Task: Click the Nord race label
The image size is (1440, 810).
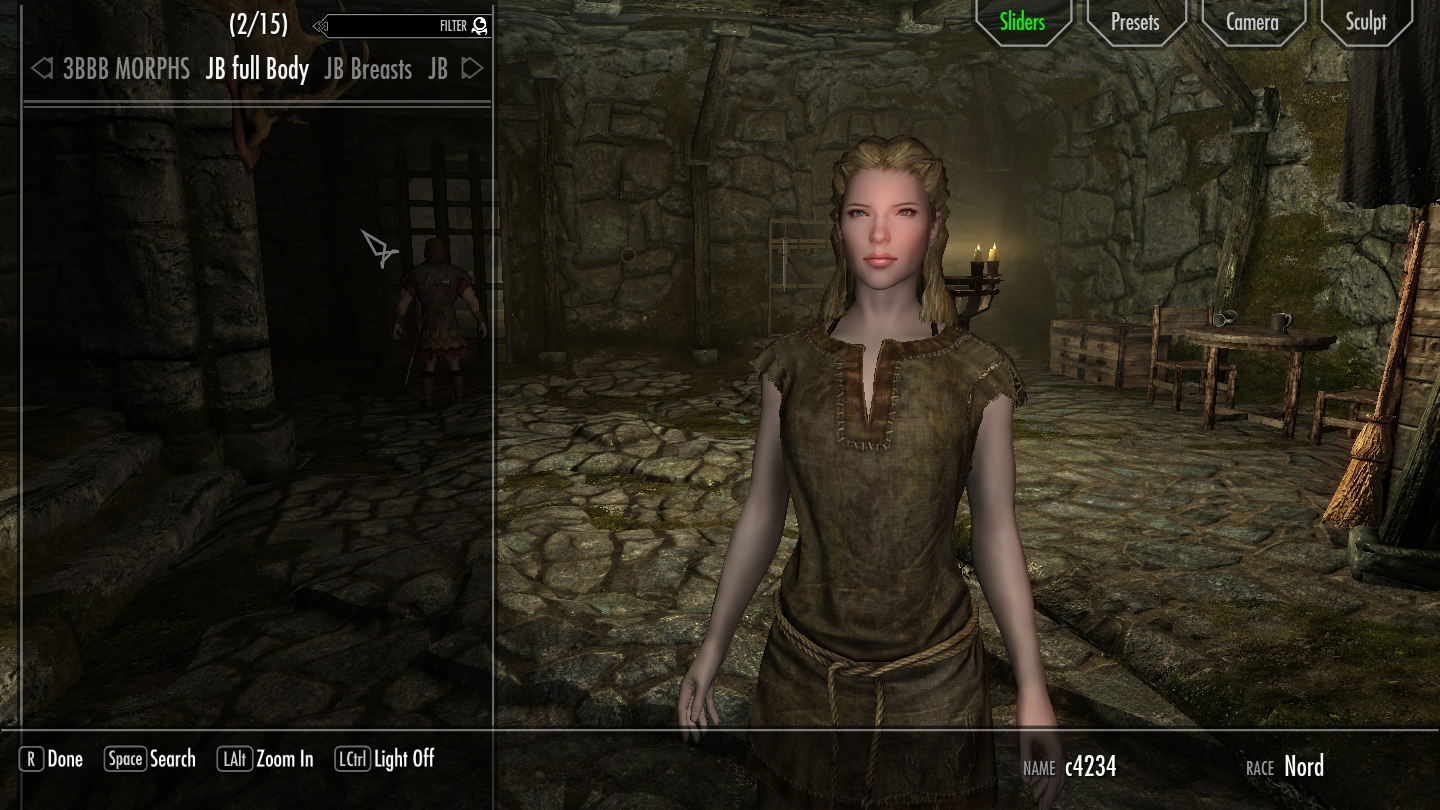Action: tap(1304, 767)
